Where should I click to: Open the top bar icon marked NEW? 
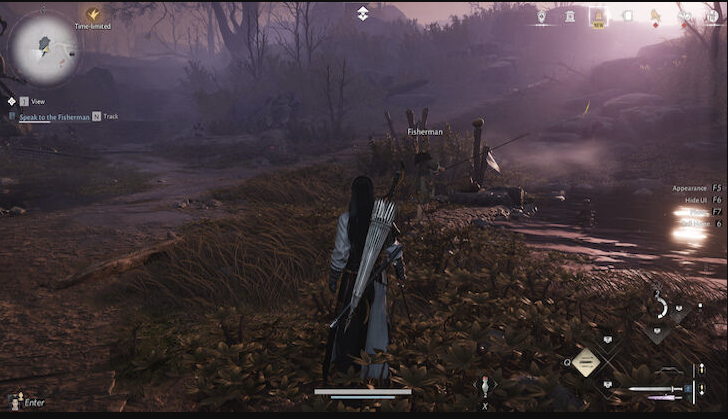tap(598, 16)
